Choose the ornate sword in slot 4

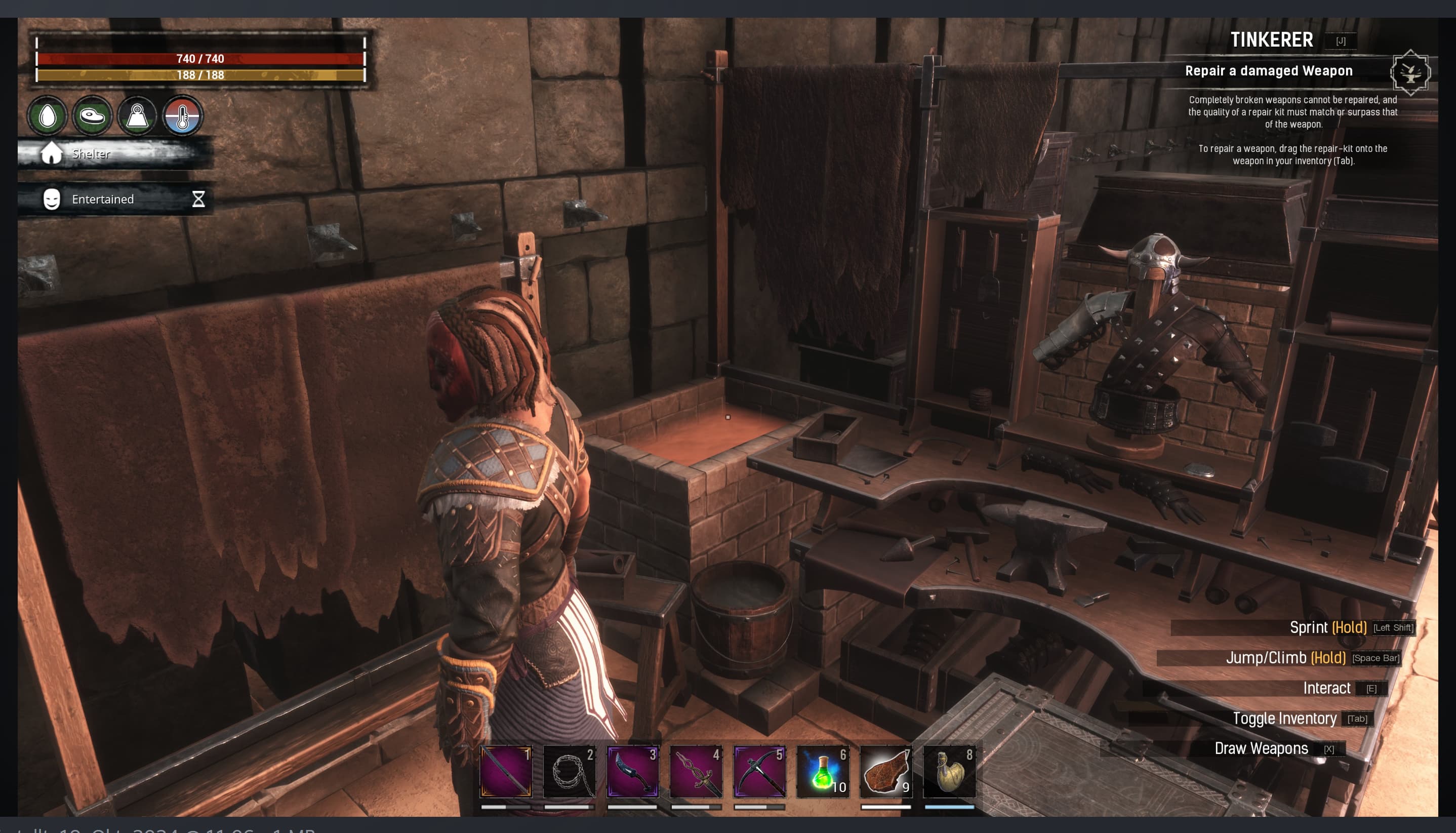(696, 771)
